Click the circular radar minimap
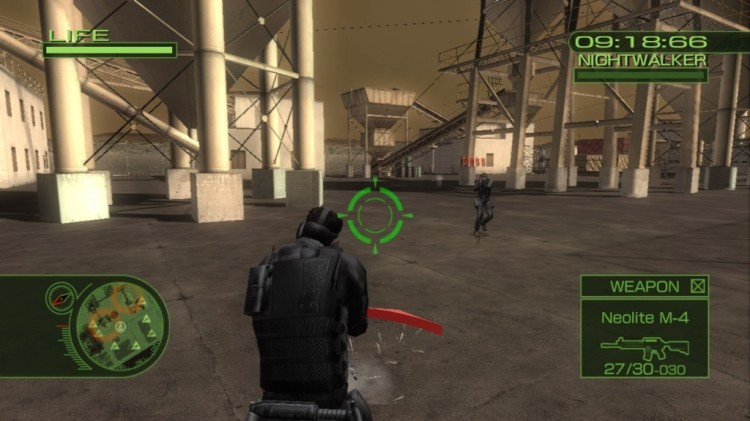 click(122, 325)
